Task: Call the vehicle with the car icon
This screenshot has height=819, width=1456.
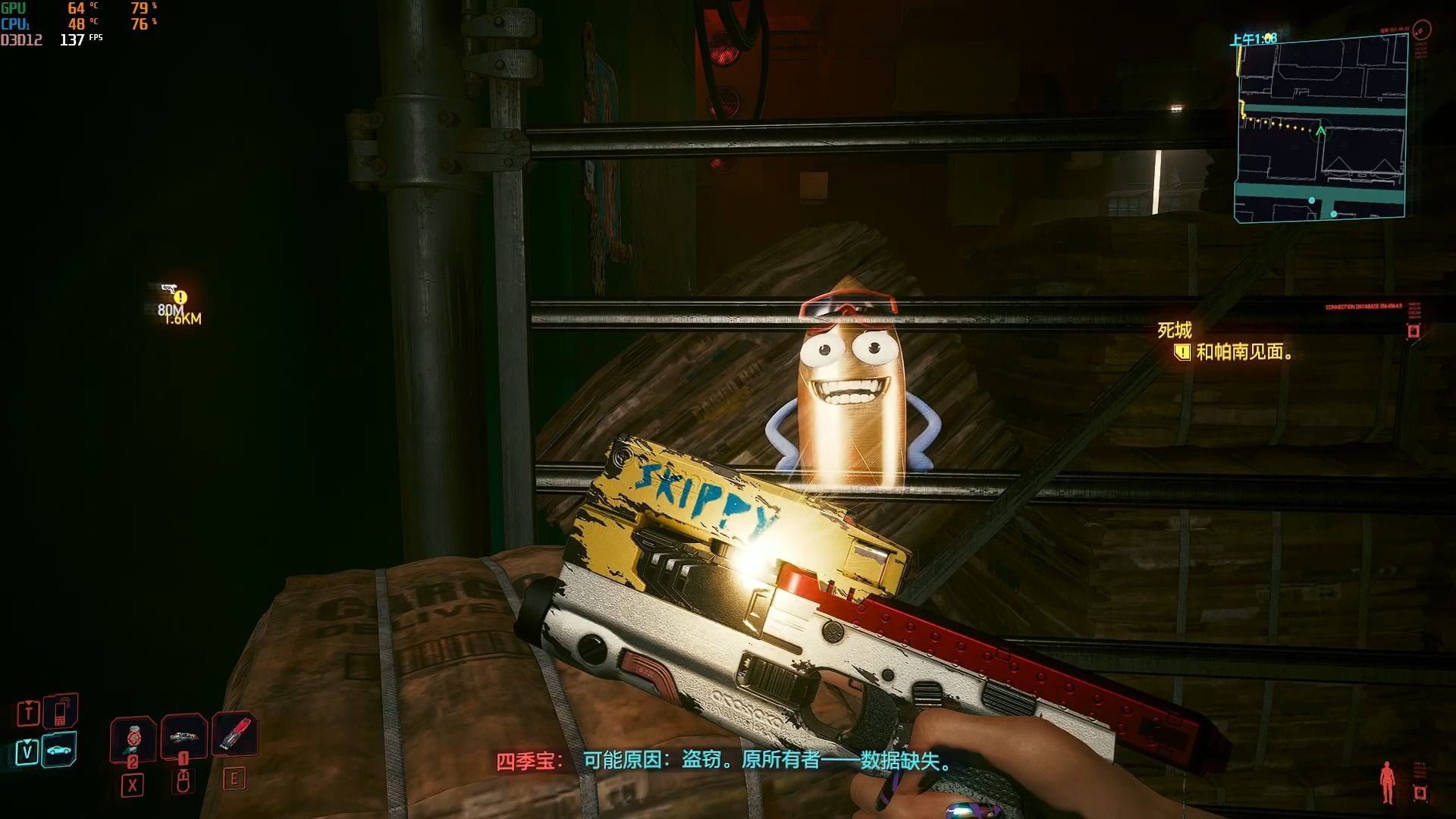Action: pyautogui.click(x=59, y=750)
